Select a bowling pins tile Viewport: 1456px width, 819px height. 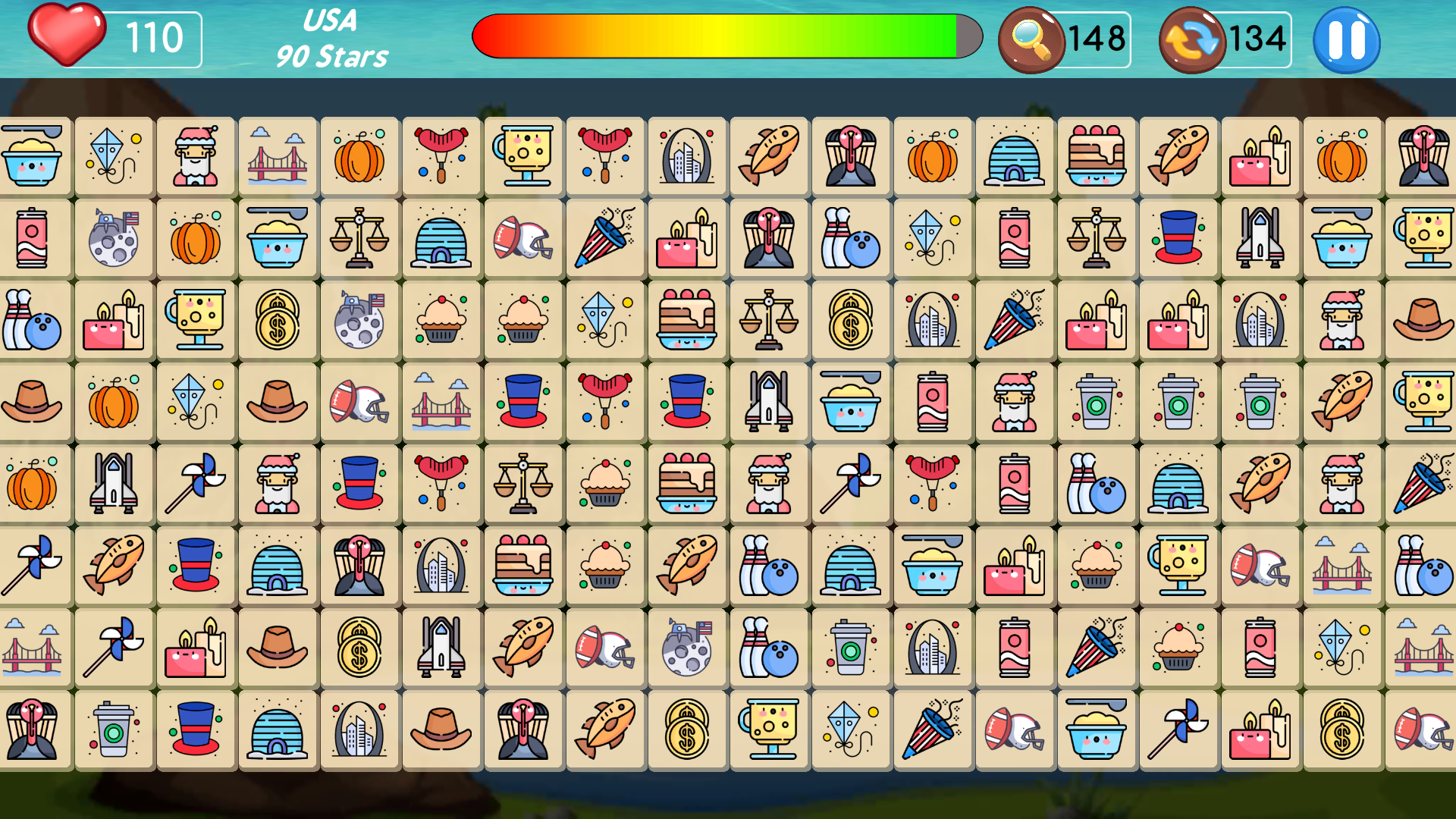[851, 238]
